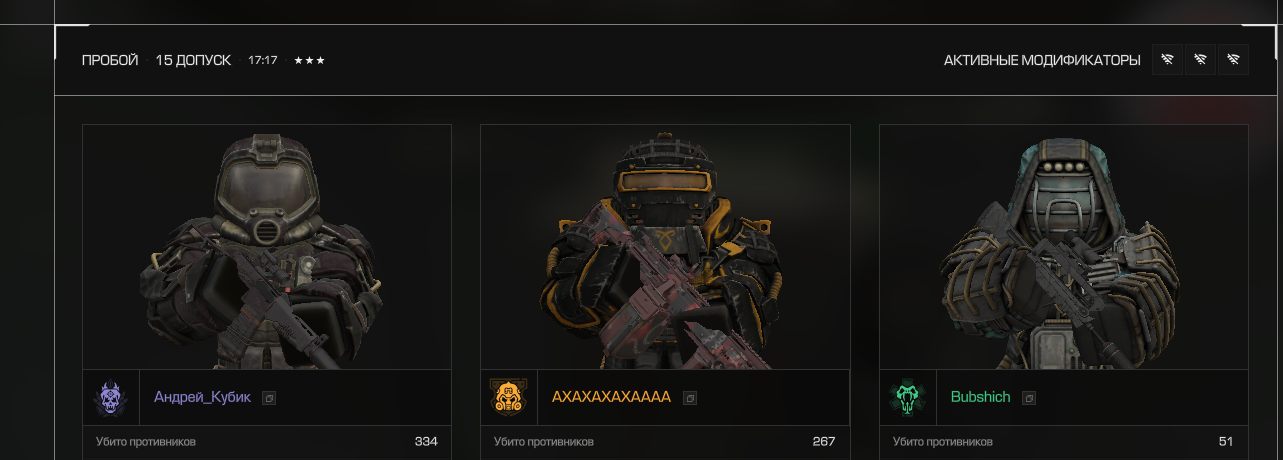Viewport: 1283px width, 460px height.
Task: Select player name АХАХАХАХАААА
Action: pyautogui.click(x=611, y=397)
